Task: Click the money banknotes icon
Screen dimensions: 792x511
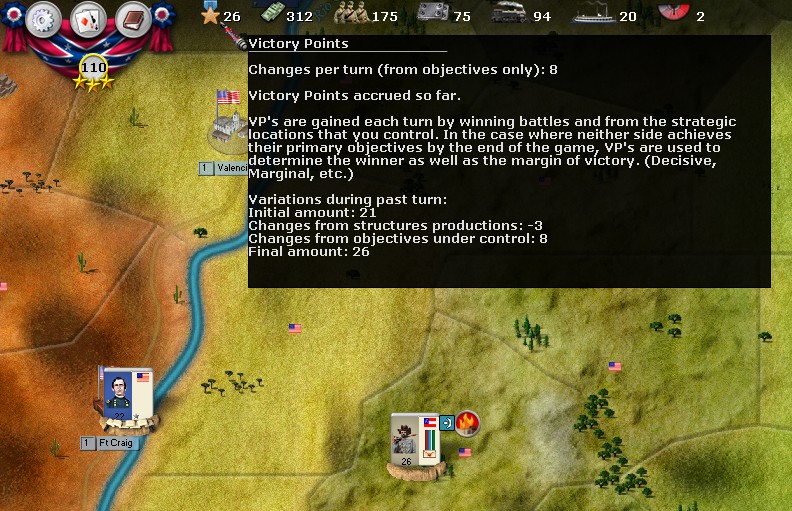Action: coord(270,15)
